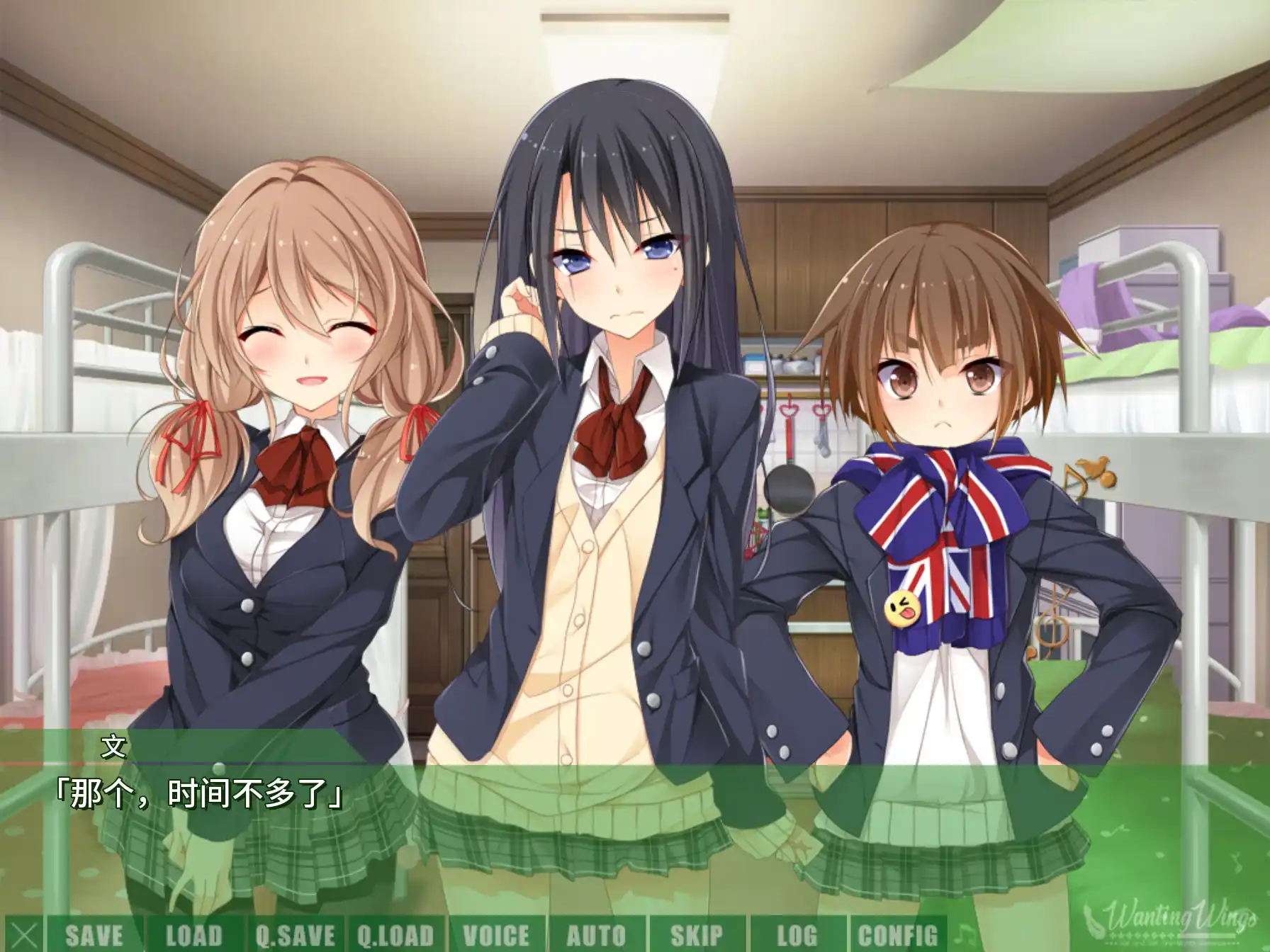Quick save with Q.SAVE
The height and width of the screenshot is (952, 1270).
coord(295,934)
